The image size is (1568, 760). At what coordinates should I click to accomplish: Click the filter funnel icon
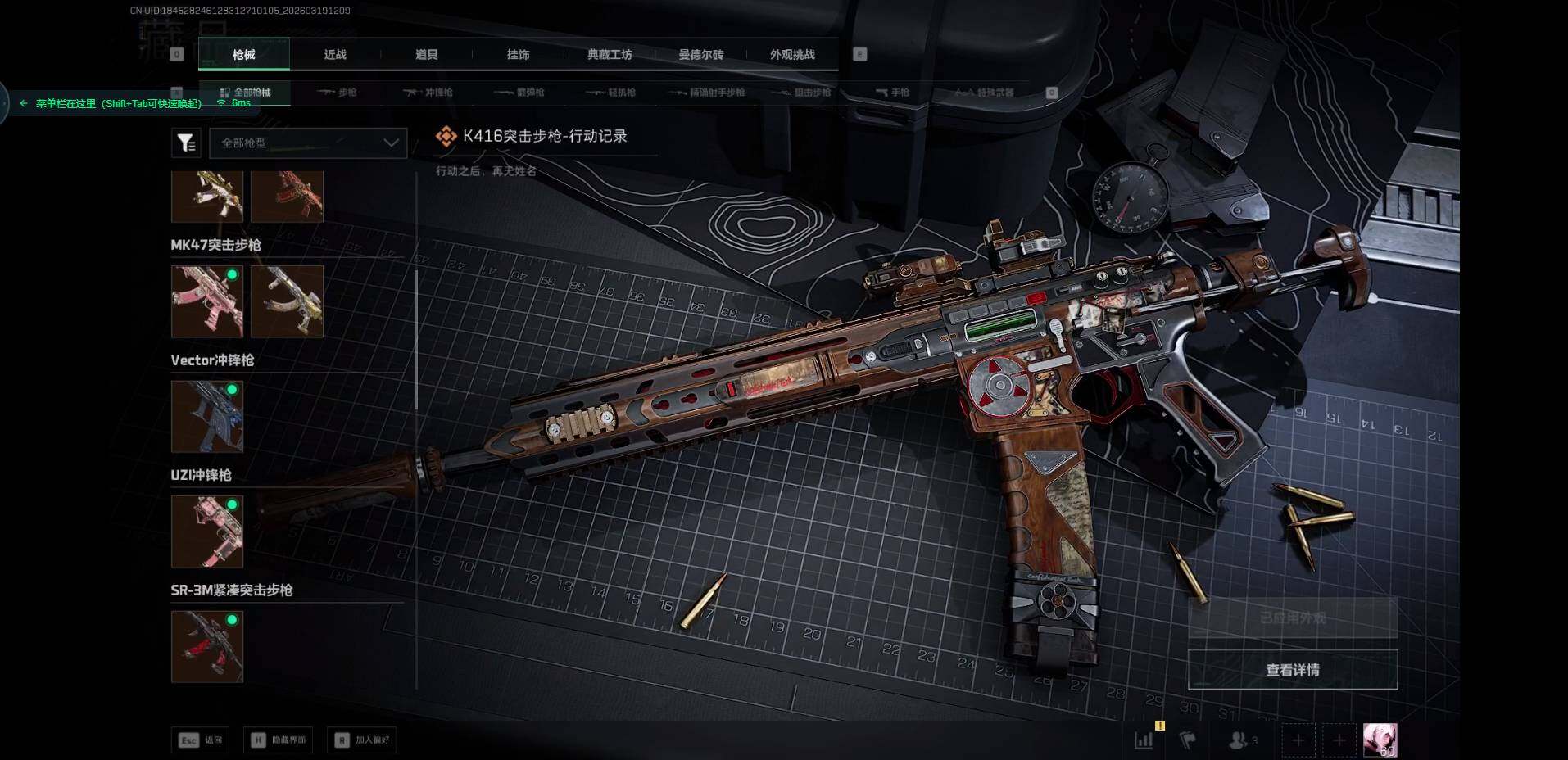[x=186, y=143]
